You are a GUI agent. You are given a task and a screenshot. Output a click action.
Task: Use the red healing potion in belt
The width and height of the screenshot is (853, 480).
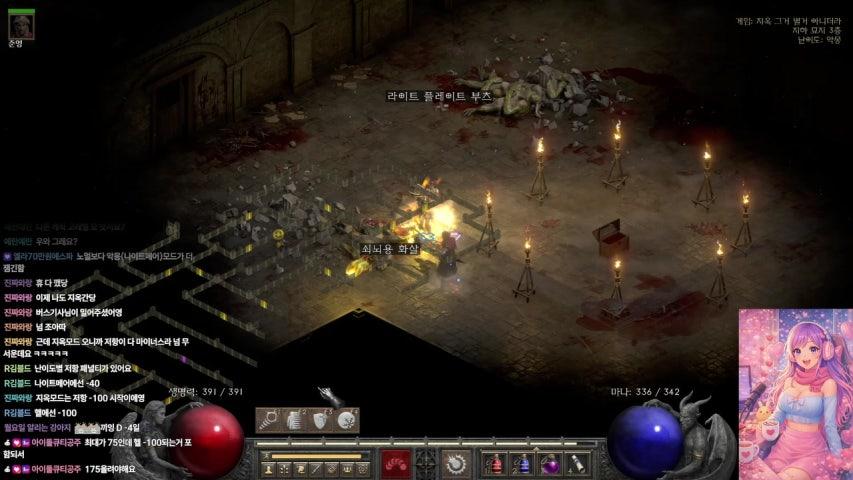[x=494, y=464]
